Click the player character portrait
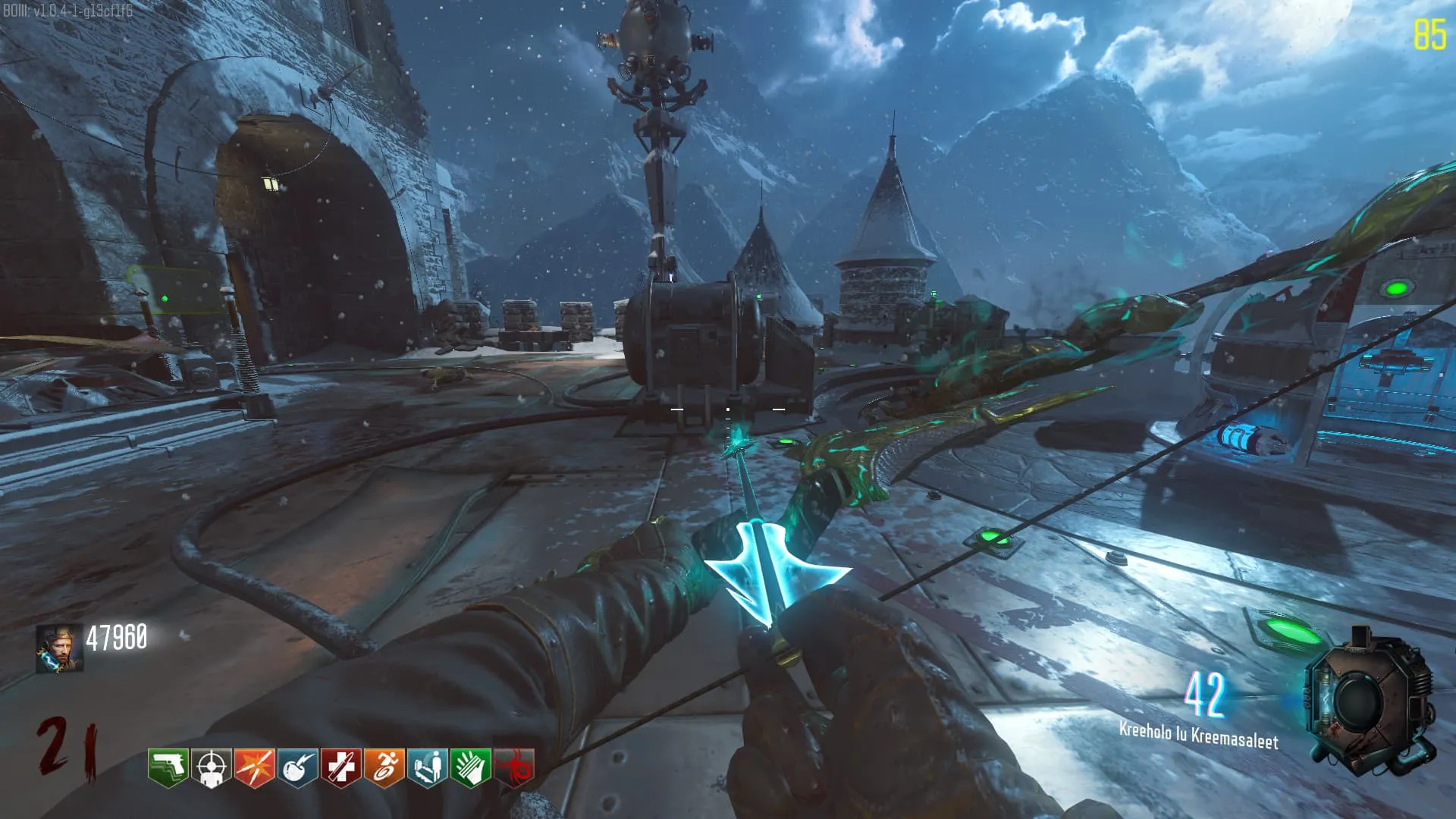Image resolution: width=1456 pixels, height=819 pixels. 59,648
